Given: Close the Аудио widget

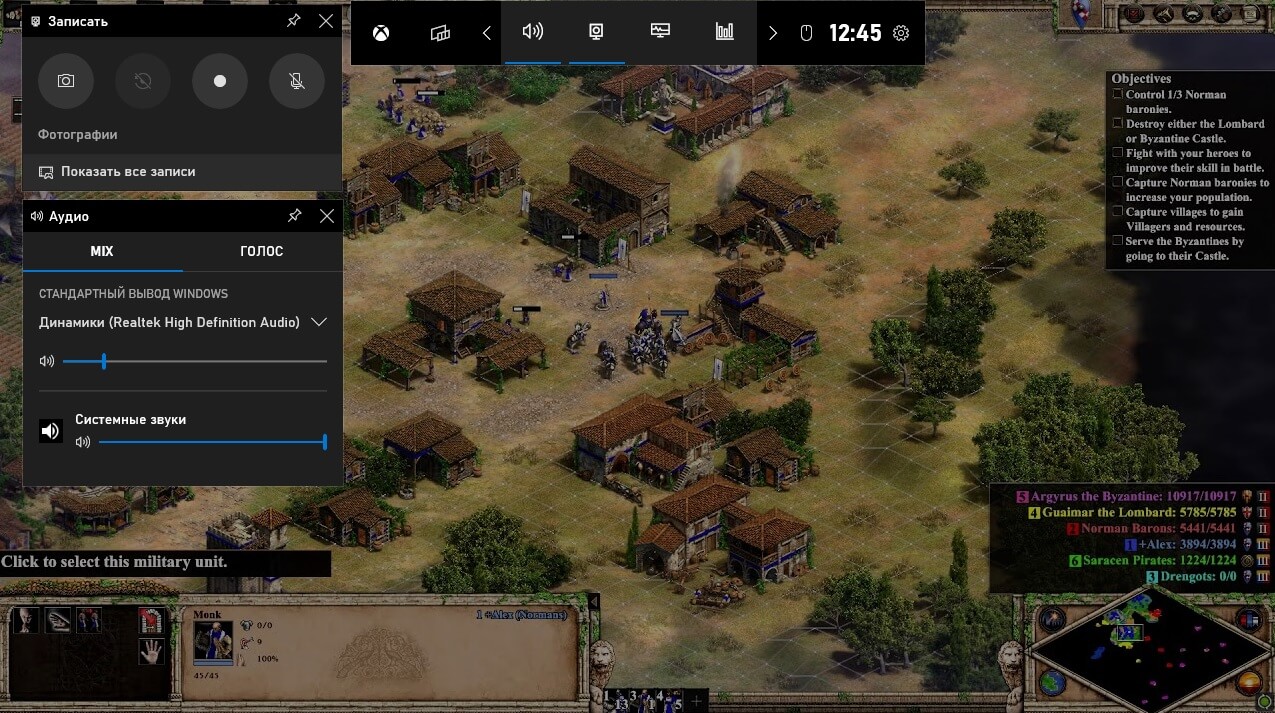Looking at the screenshot, I should click(x=326, y=216).
